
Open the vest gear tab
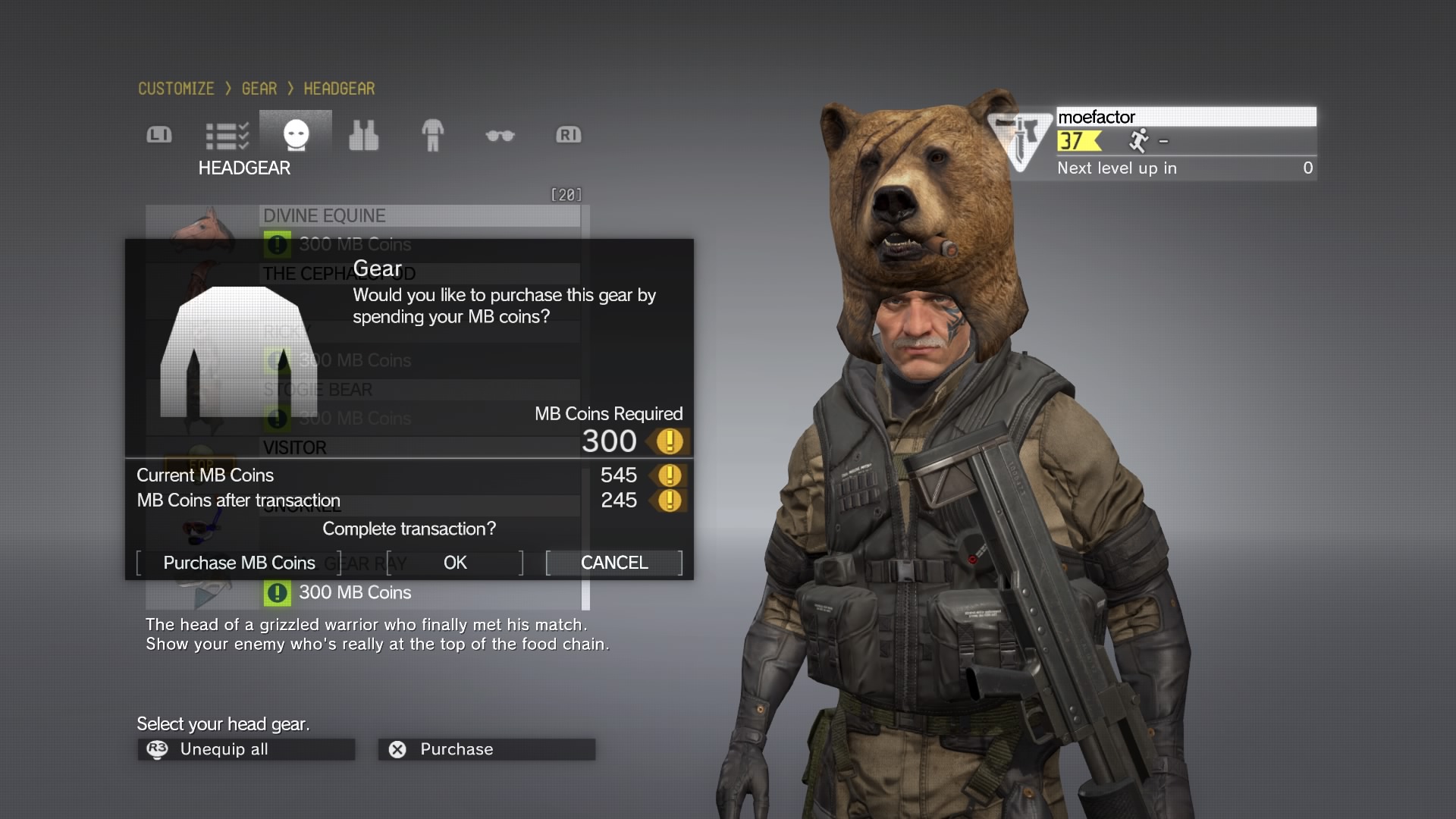(363, 136)
